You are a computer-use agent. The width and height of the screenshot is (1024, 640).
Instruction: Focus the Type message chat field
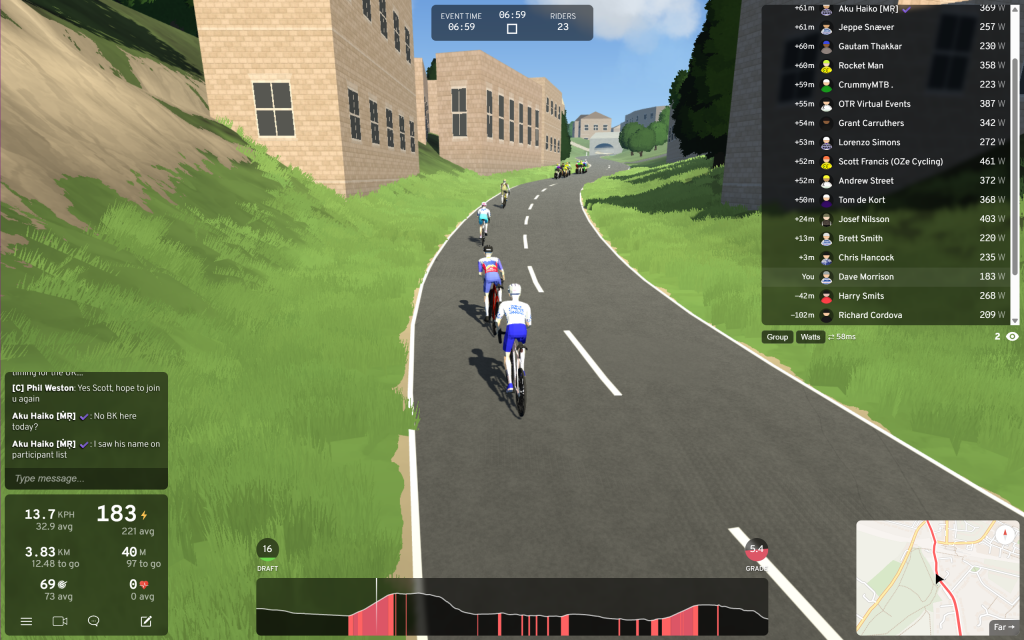click(x=85, y=479)
